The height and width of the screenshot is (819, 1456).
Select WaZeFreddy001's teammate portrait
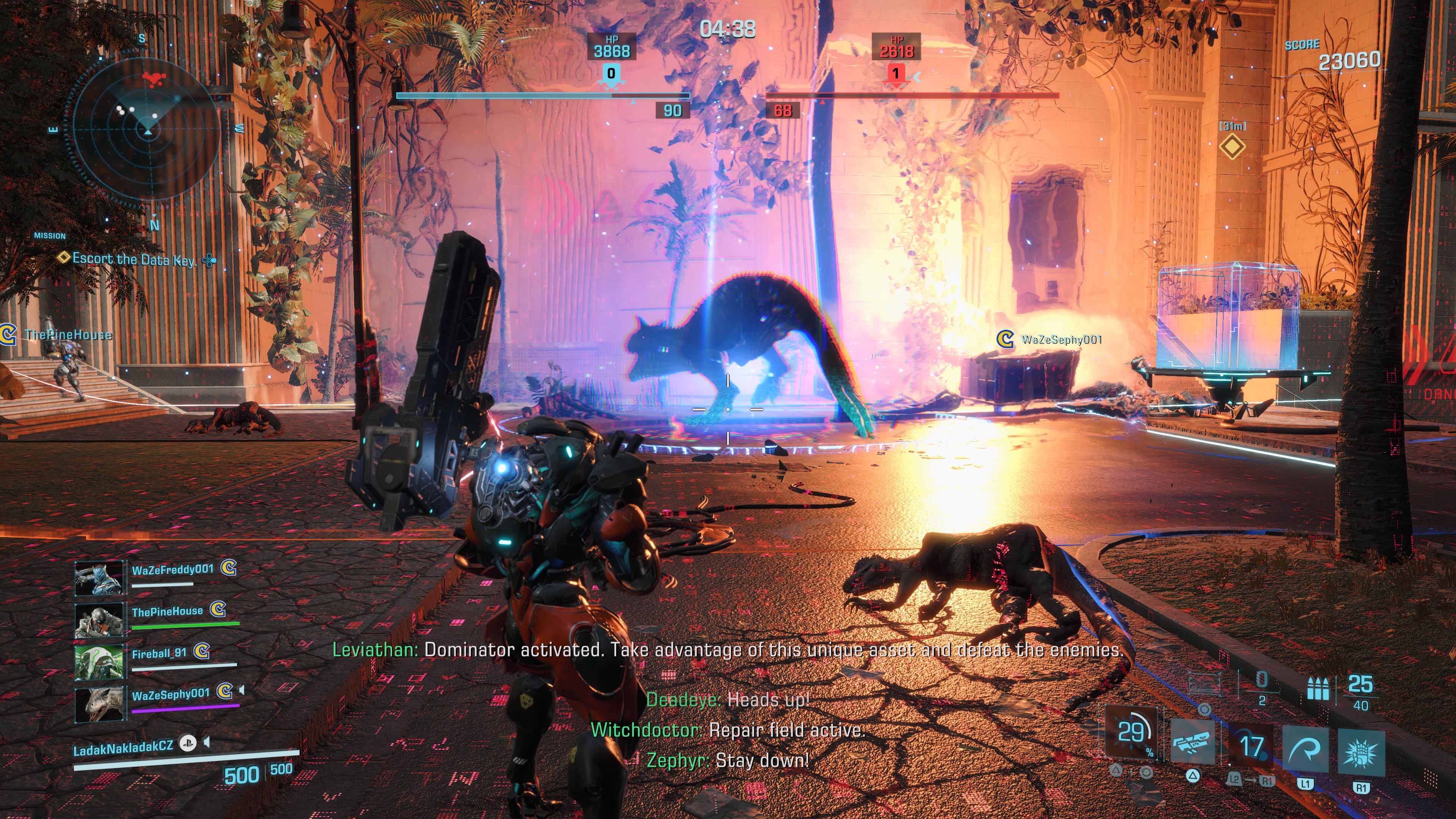coord(99,578)
